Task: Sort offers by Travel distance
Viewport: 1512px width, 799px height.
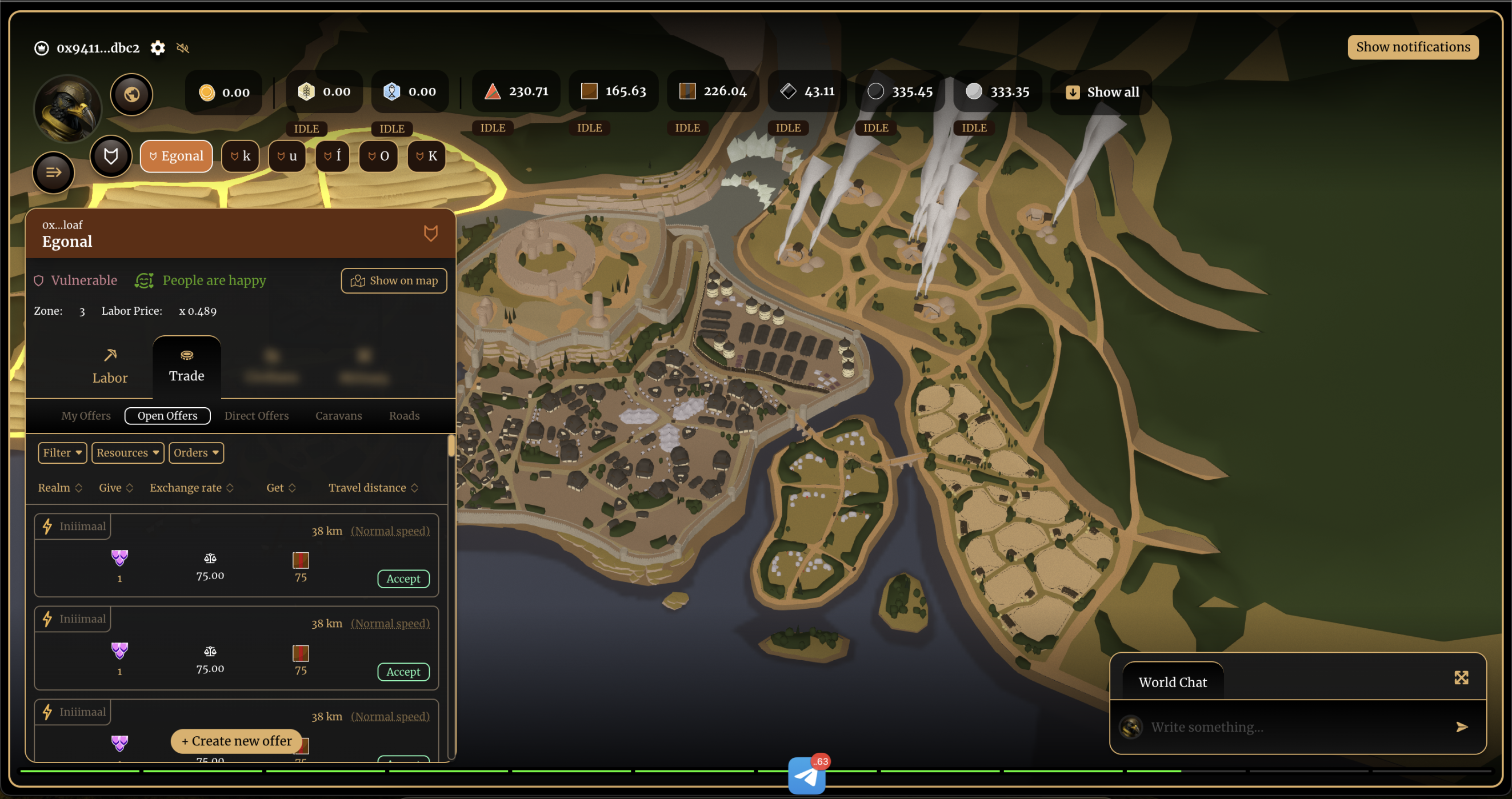Action: point(373,488)
